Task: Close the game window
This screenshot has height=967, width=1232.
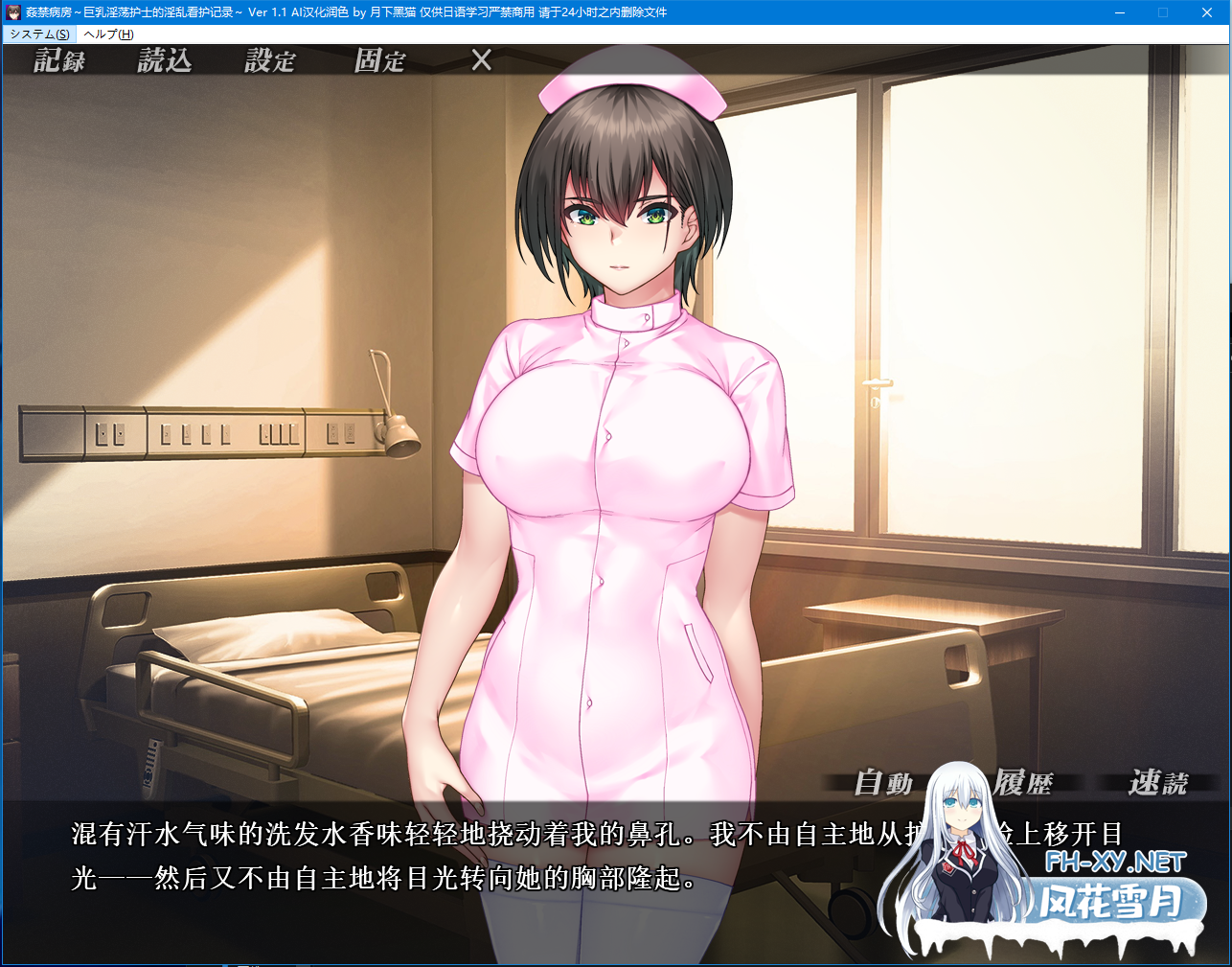Action: click(1206, 12)
